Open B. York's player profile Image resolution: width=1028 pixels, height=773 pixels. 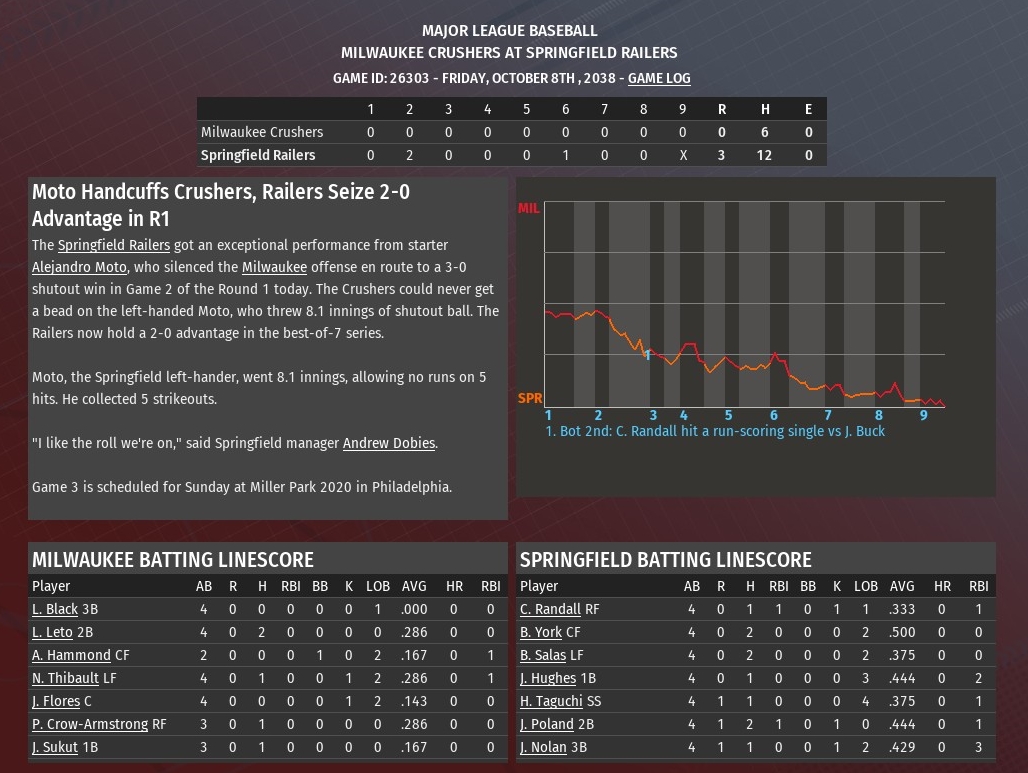click(541, 632)
